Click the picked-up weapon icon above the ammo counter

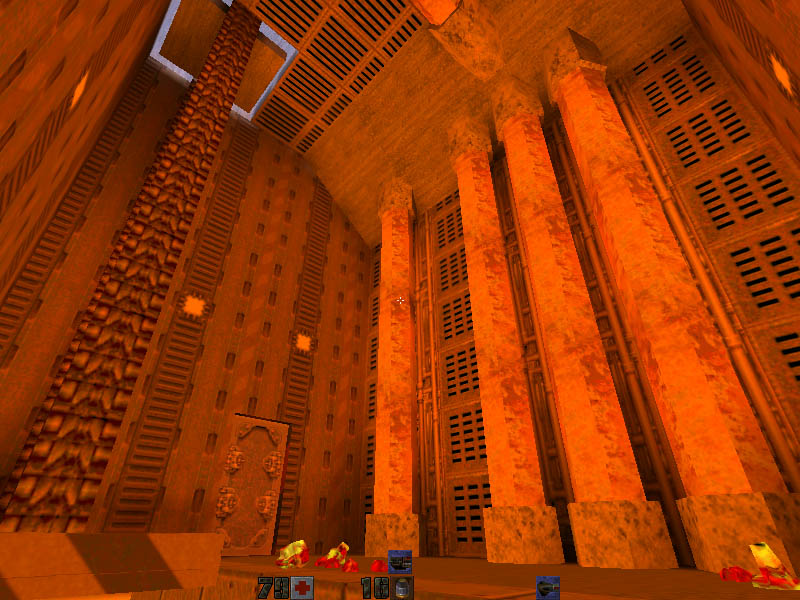pyautogui.click(x=400, y=561)
